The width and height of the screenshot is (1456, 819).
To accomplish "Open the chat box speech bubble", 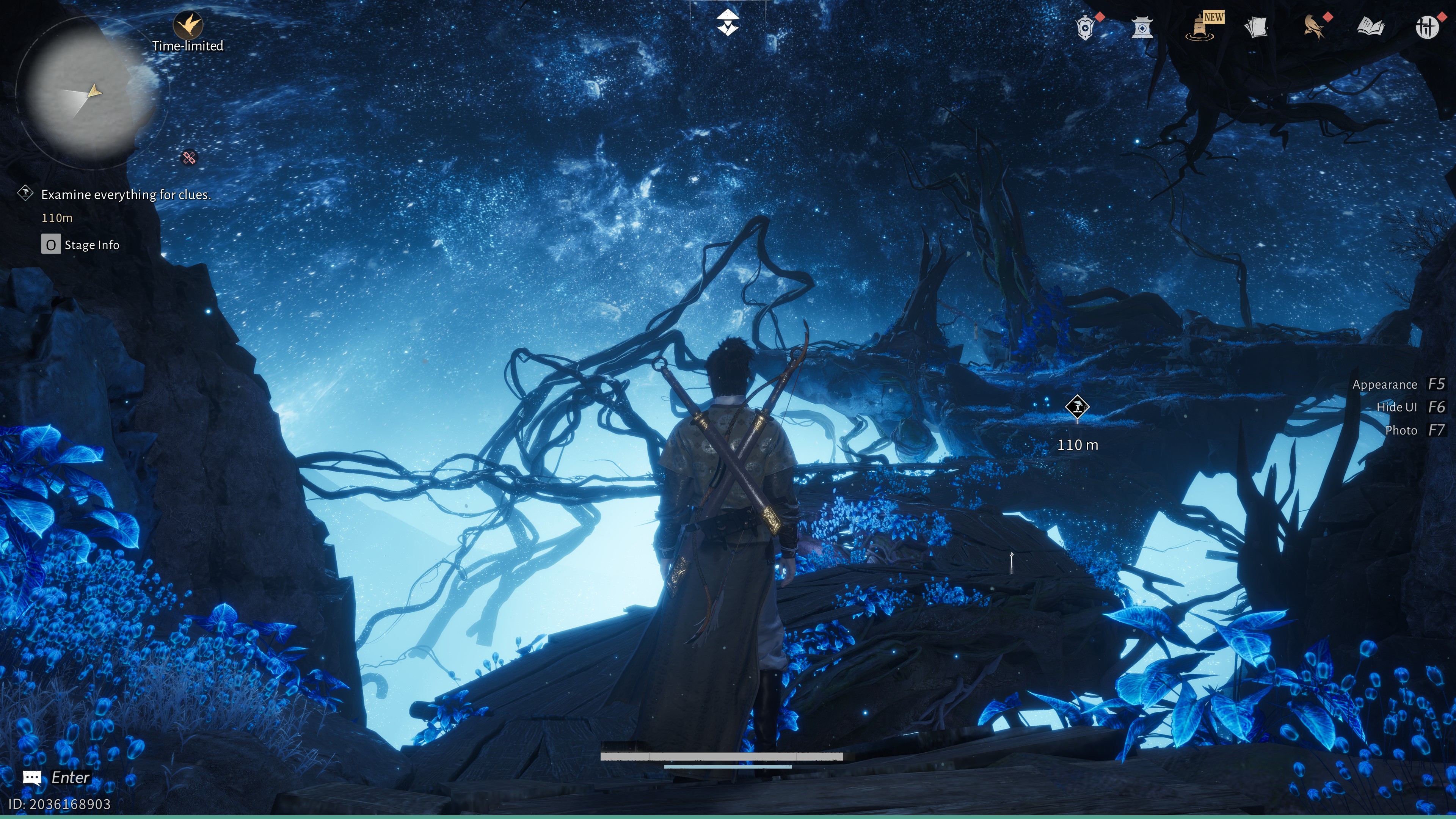I will coord(32,778).
